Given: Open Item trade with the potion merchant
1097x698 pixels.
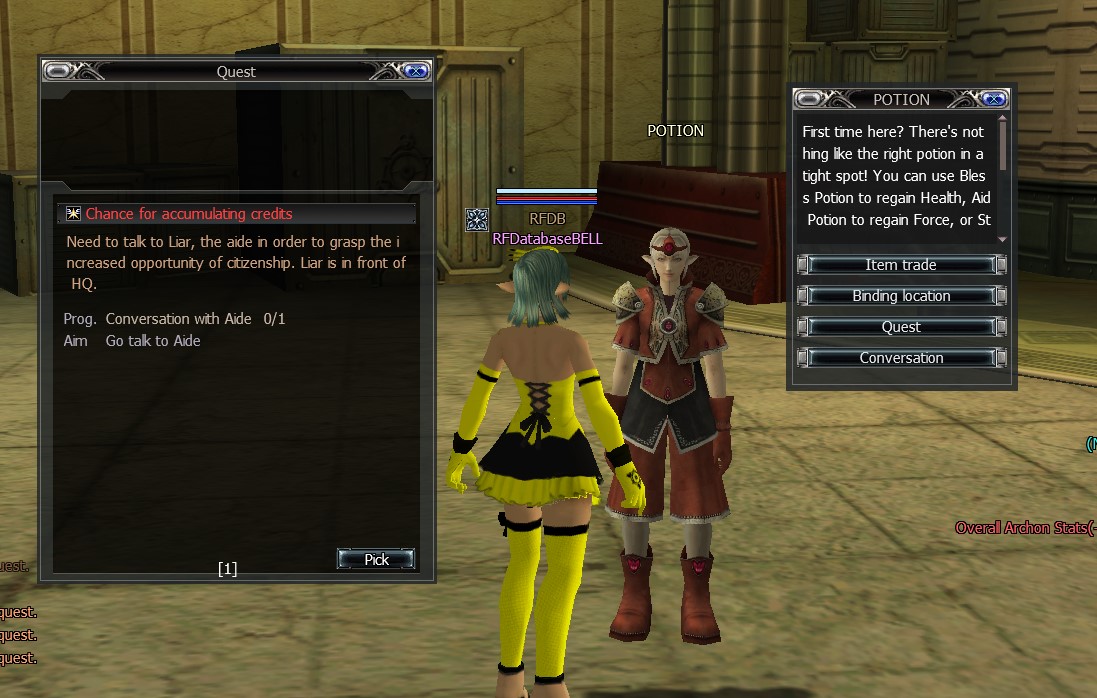Looking at the screenshot, I should point(901,265).
